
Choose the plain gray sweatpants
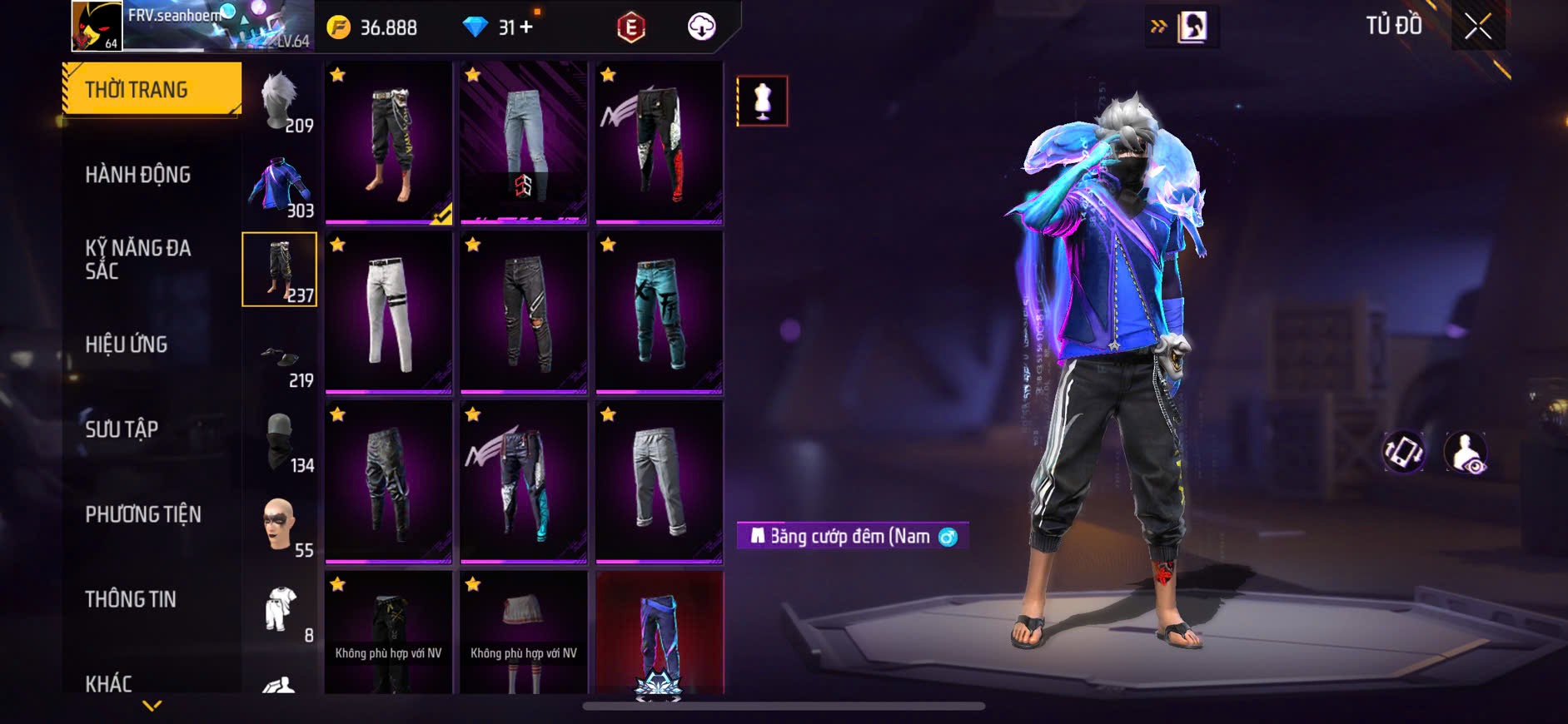(x=659, y=482)
